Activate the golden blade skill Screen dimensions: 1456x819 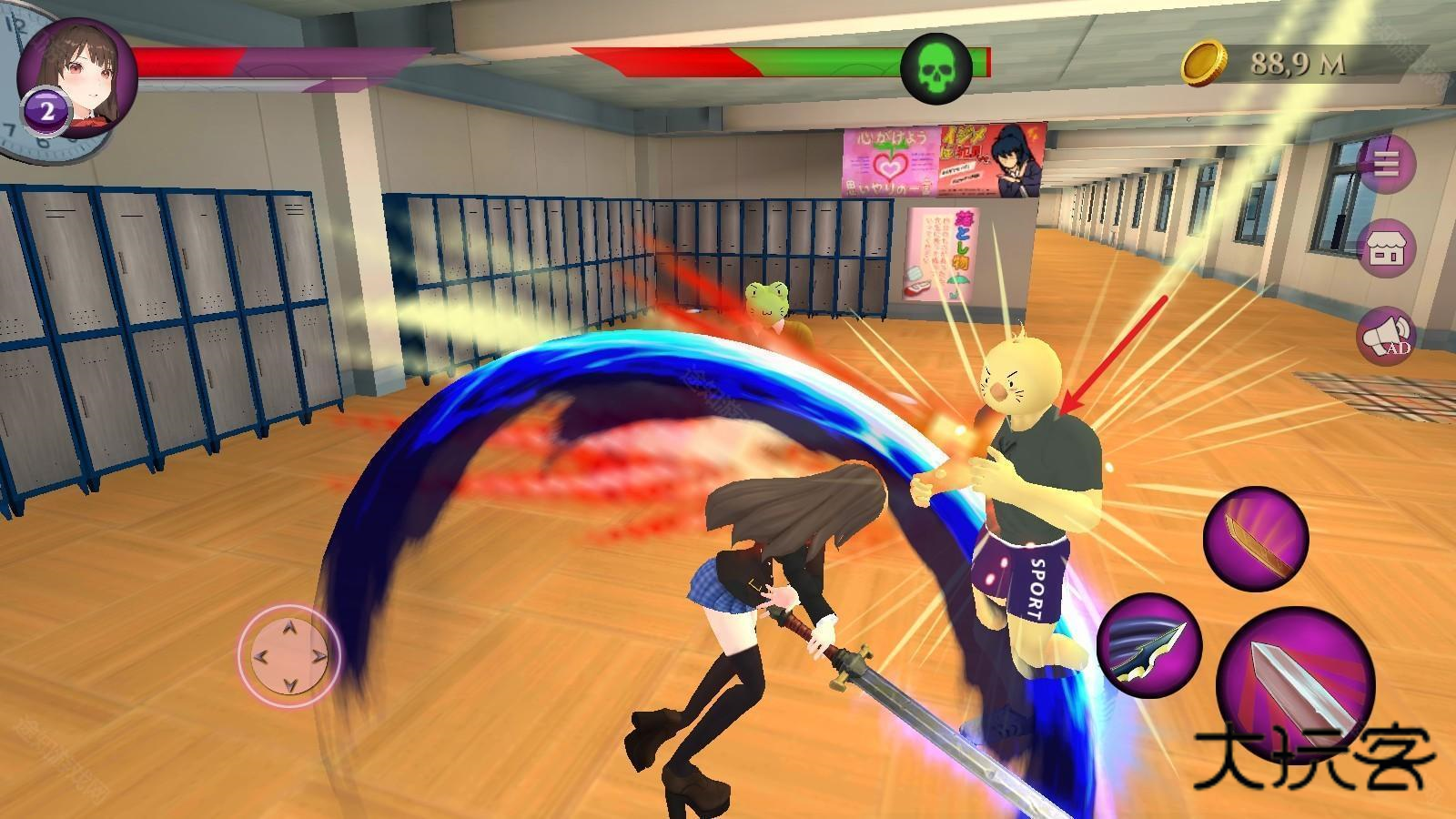point(1256,538)
